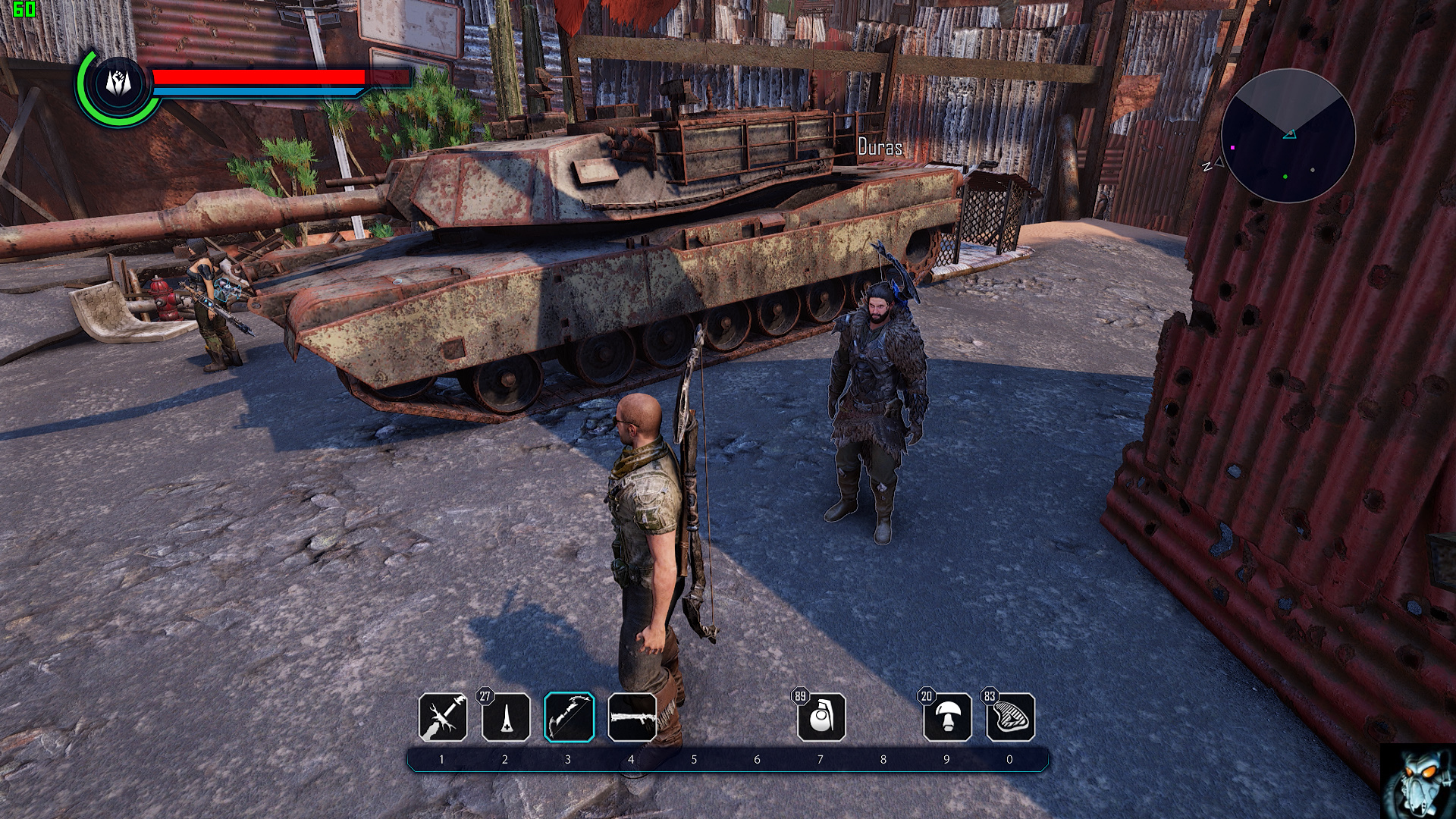The width and height of the screenshot is (1456, 819).
Task: Click the faction emblem beside the health bar
Action: [115, 85]
